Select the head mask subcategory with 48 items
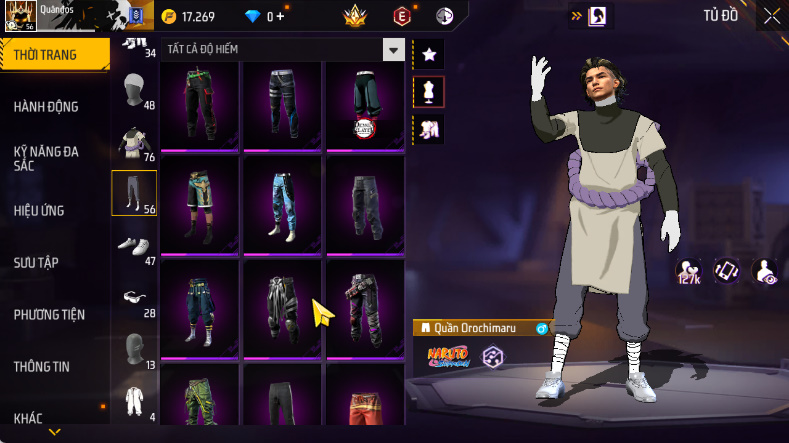The height and width of the screenshot is (443, 789). pyautogui.click(x=133, y=93)
